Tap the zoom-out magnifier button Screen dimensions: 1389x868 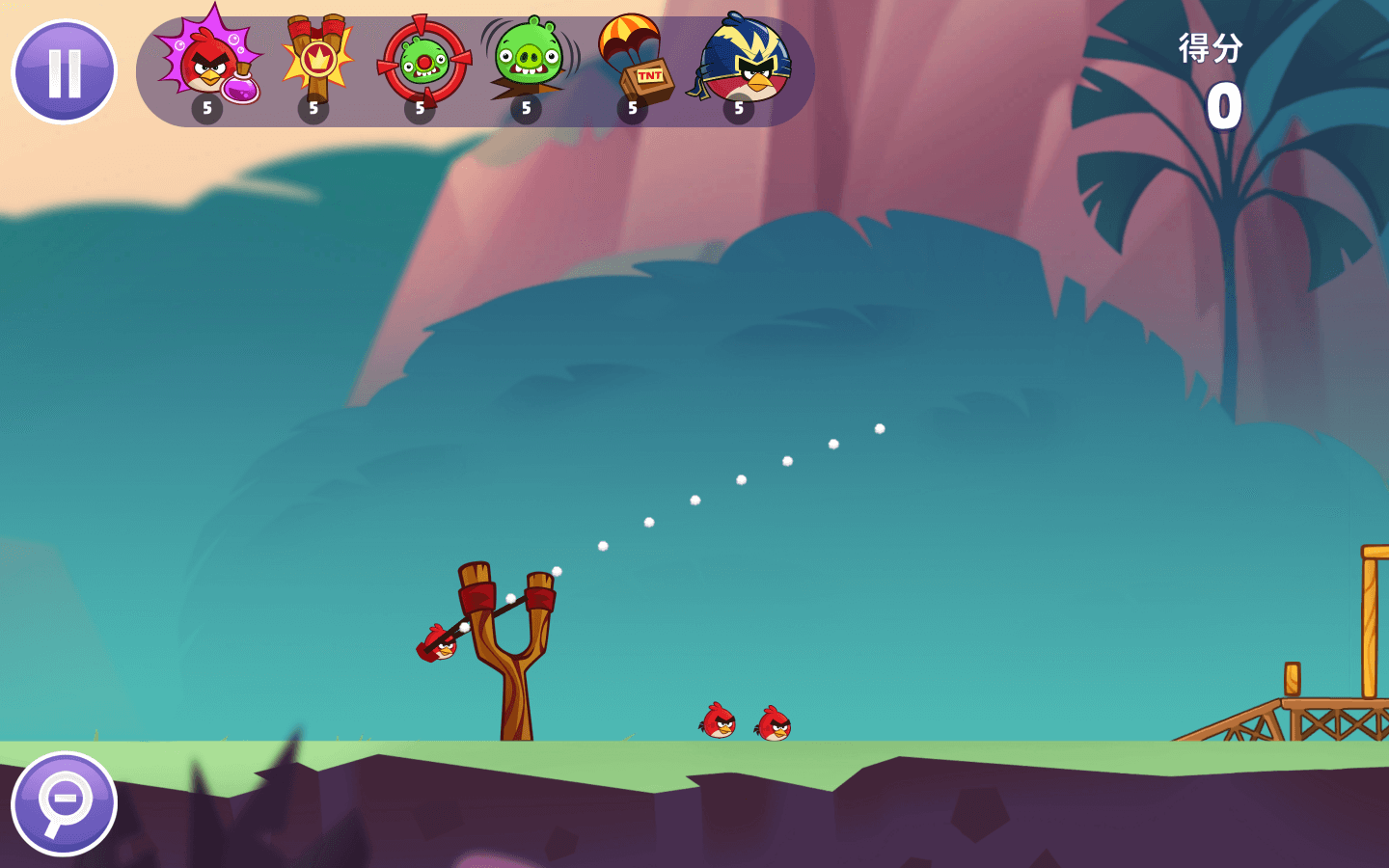[x=64, y=804]
